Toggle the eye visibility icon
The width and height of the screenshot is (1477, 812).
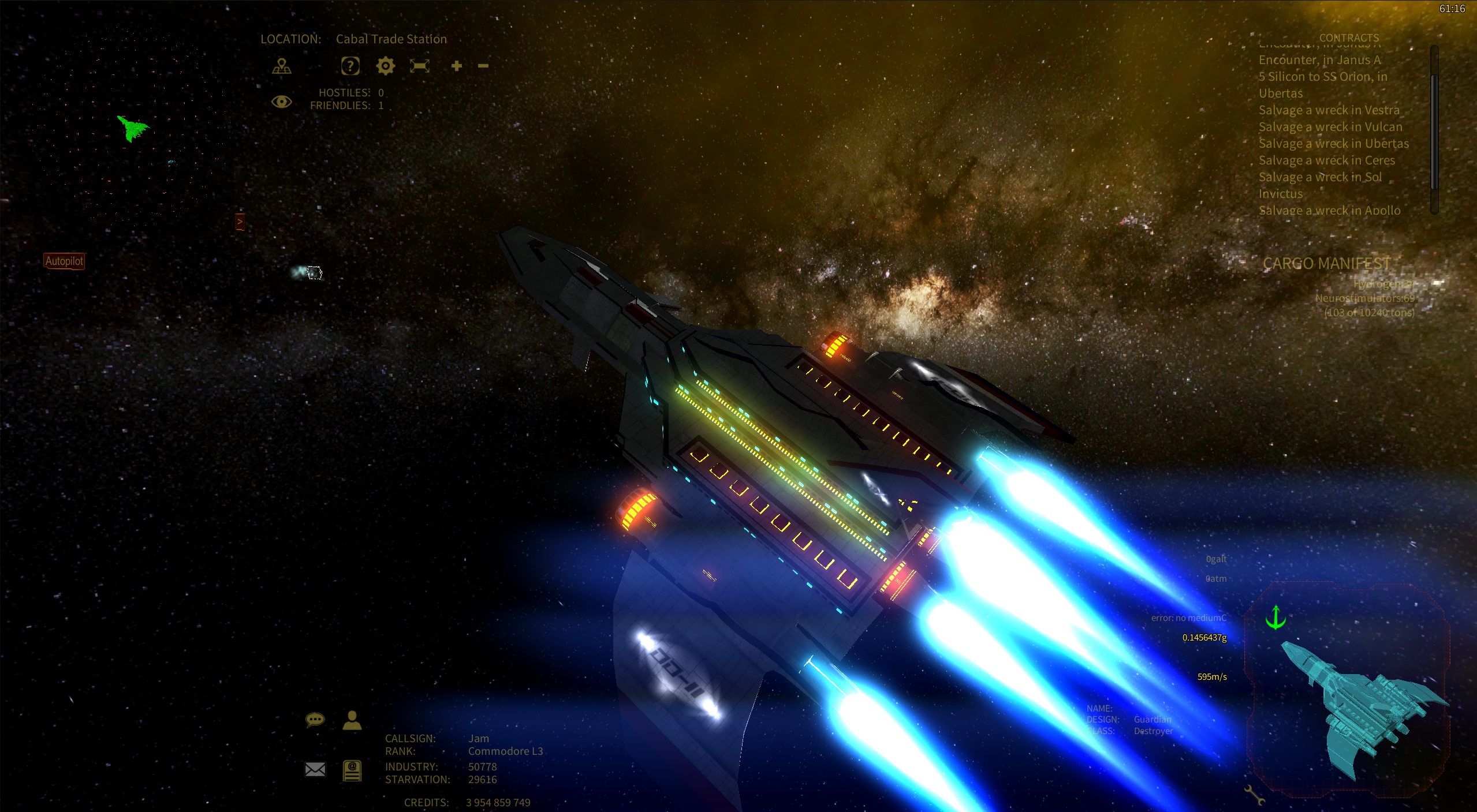tap(281, 102)
